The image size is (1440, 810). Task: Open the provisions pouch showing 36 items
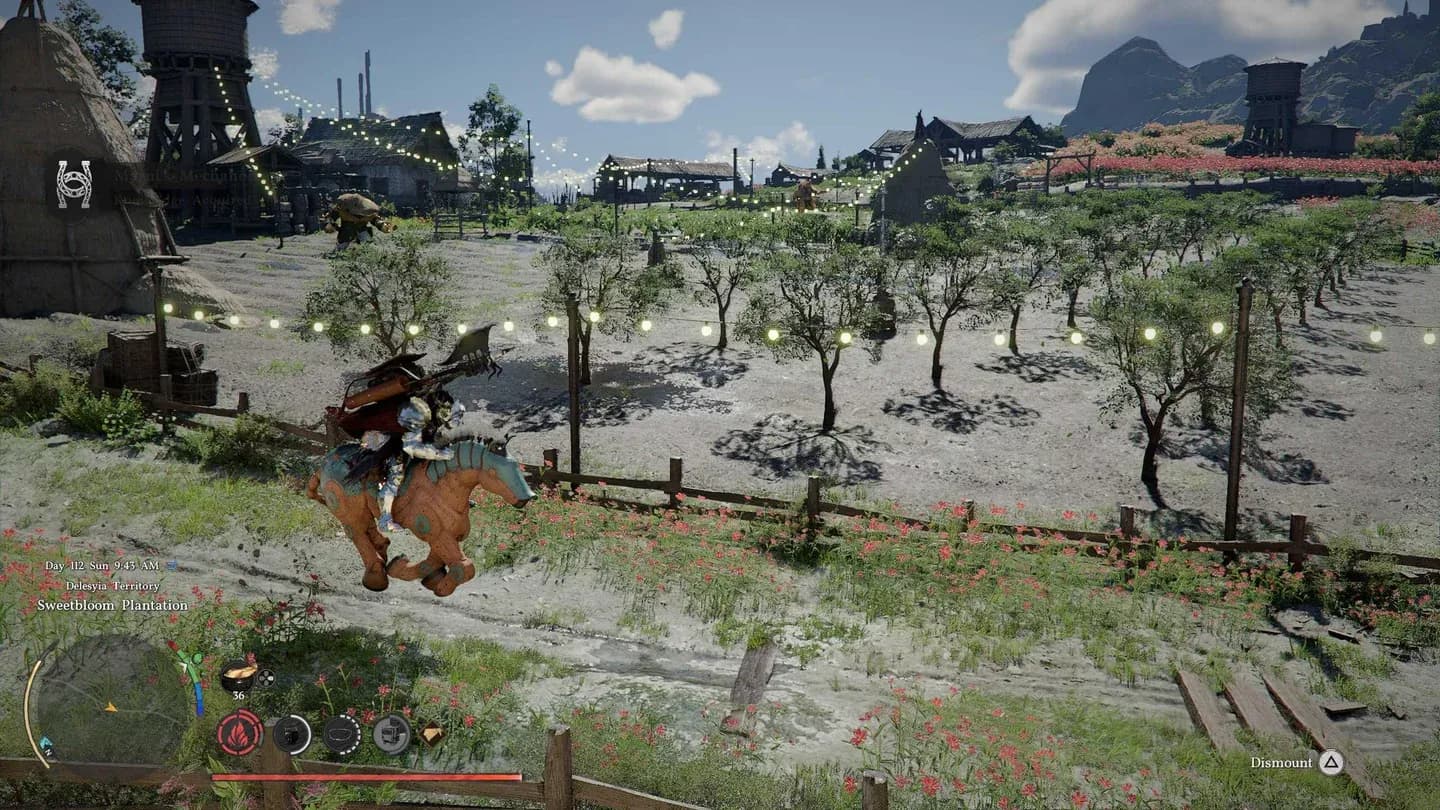(x=236, y=675)
